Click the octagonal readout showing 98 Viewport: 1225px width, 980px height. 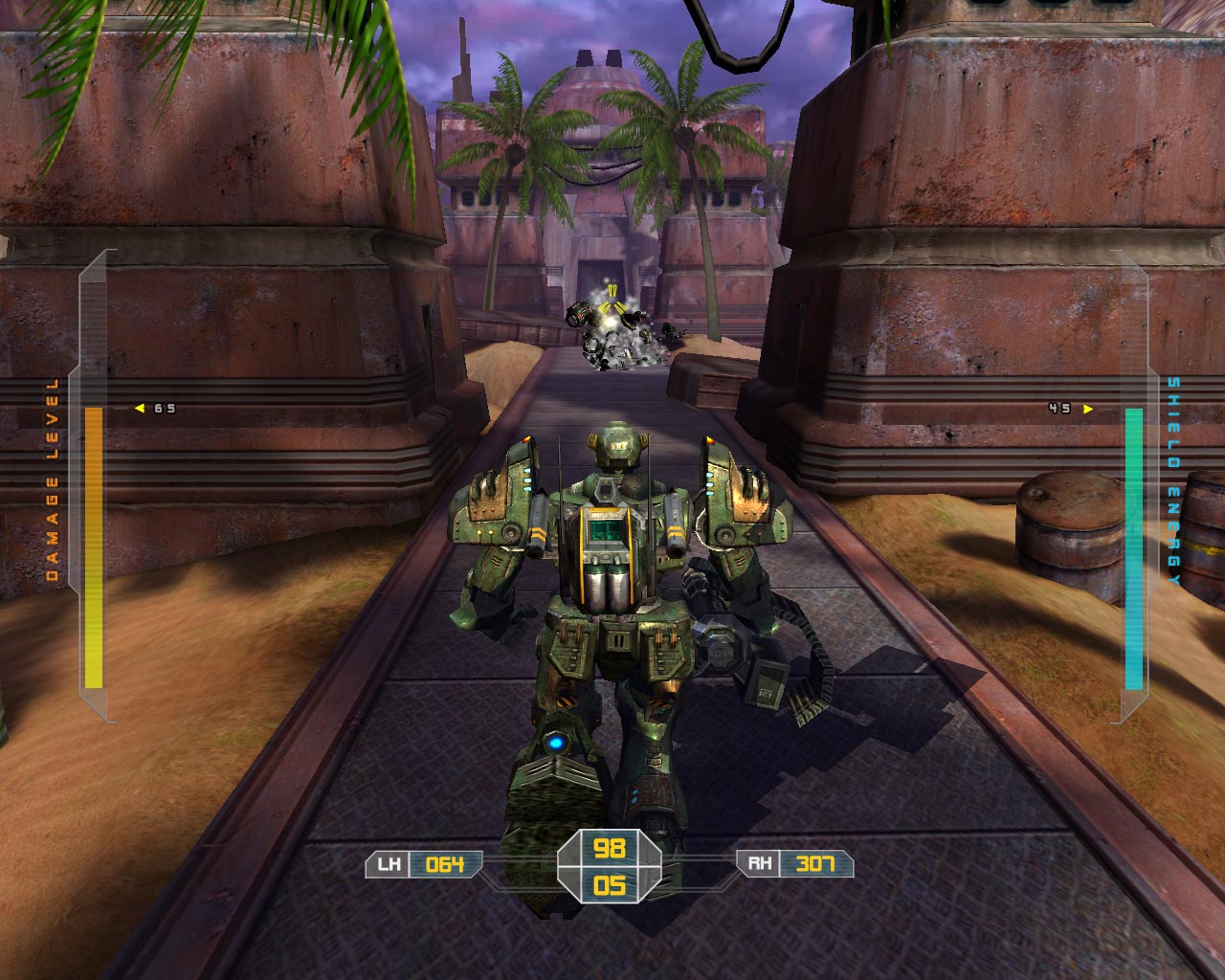[612, 850]
